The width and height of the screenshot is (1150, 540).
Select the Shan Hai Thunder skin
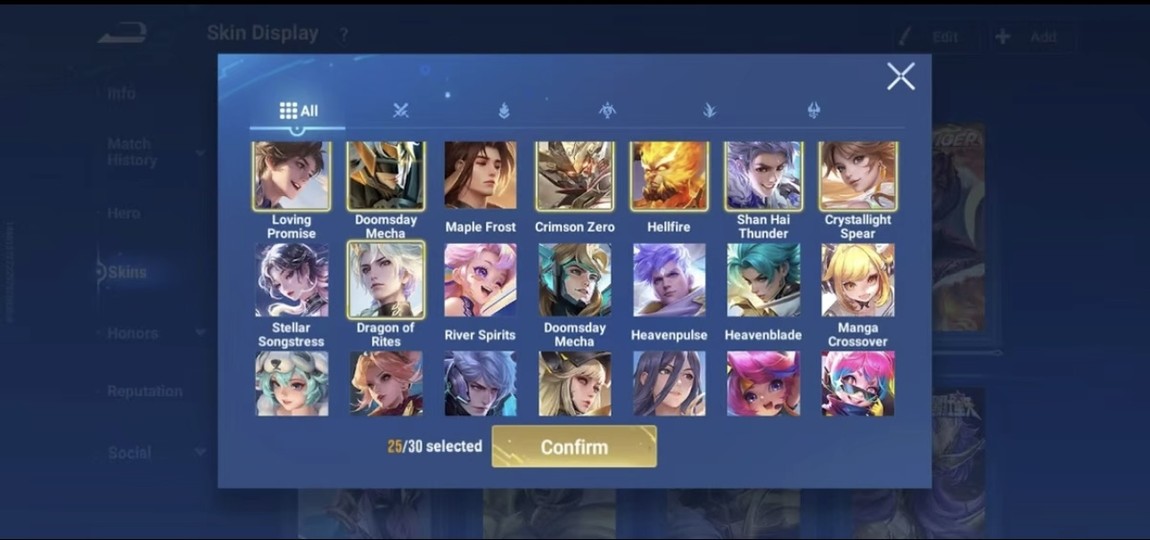763,177
